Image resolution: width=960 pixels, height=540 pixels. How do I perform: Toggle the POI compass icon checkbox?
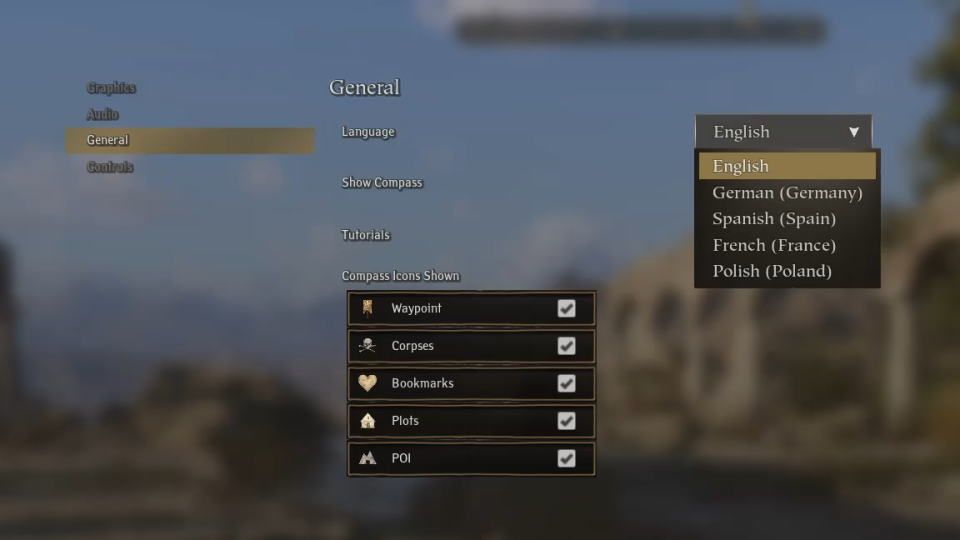click(x=566, y=458)
